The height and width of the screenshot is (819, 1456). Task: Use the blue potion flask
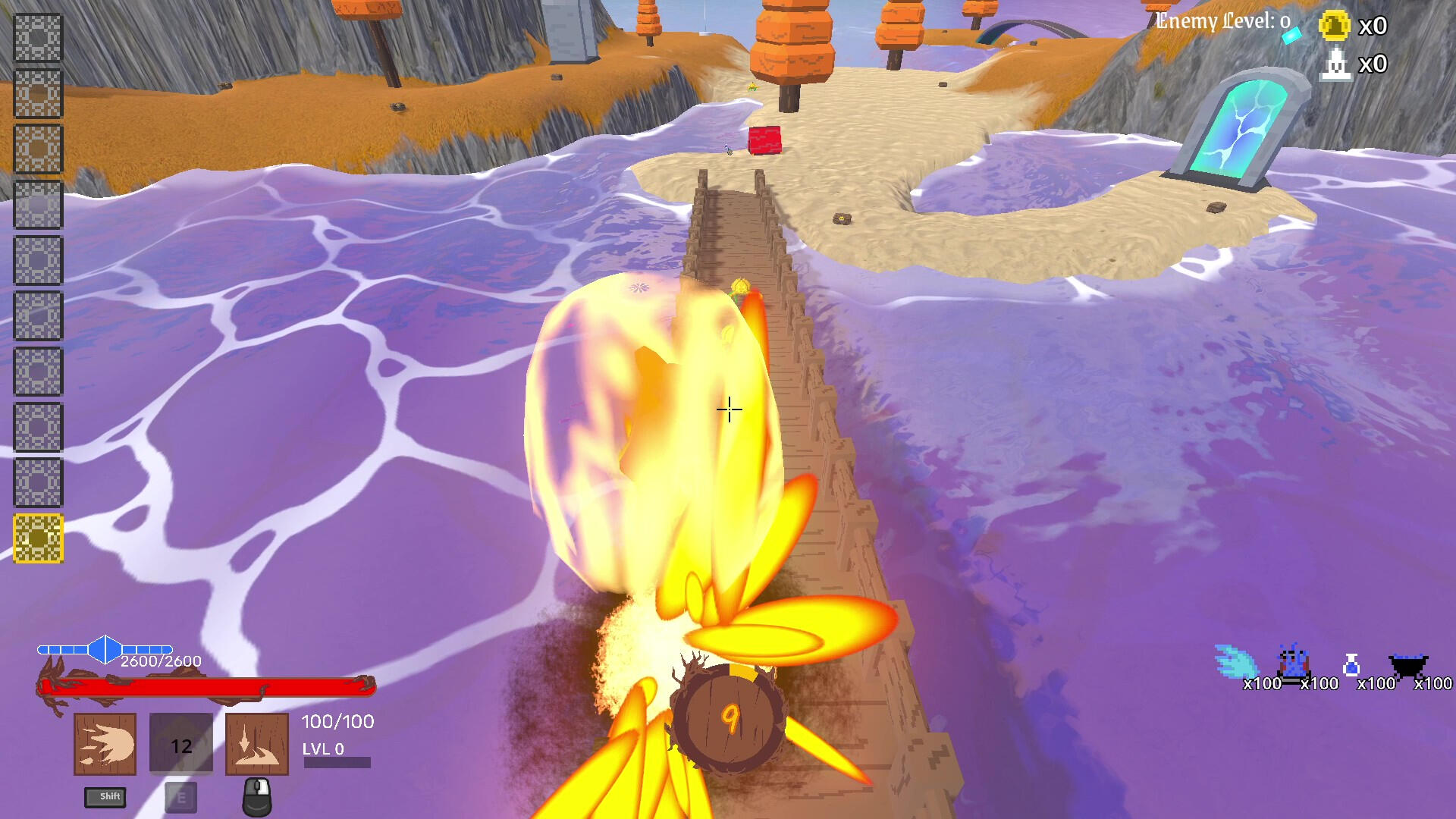tap(1351, 665)
